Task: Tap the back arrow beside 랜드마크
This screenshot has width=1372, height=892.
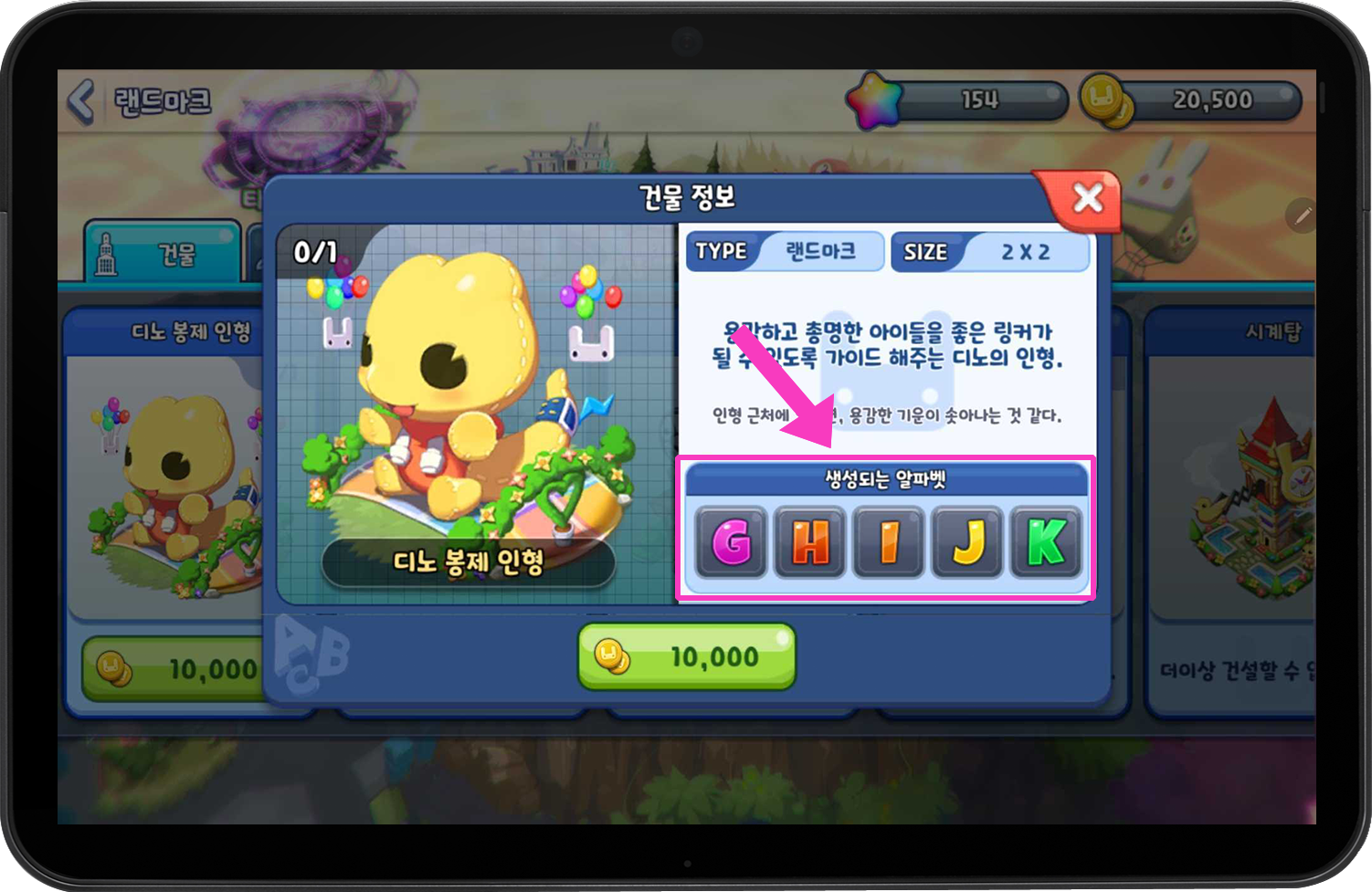Action: click(83, 100)
